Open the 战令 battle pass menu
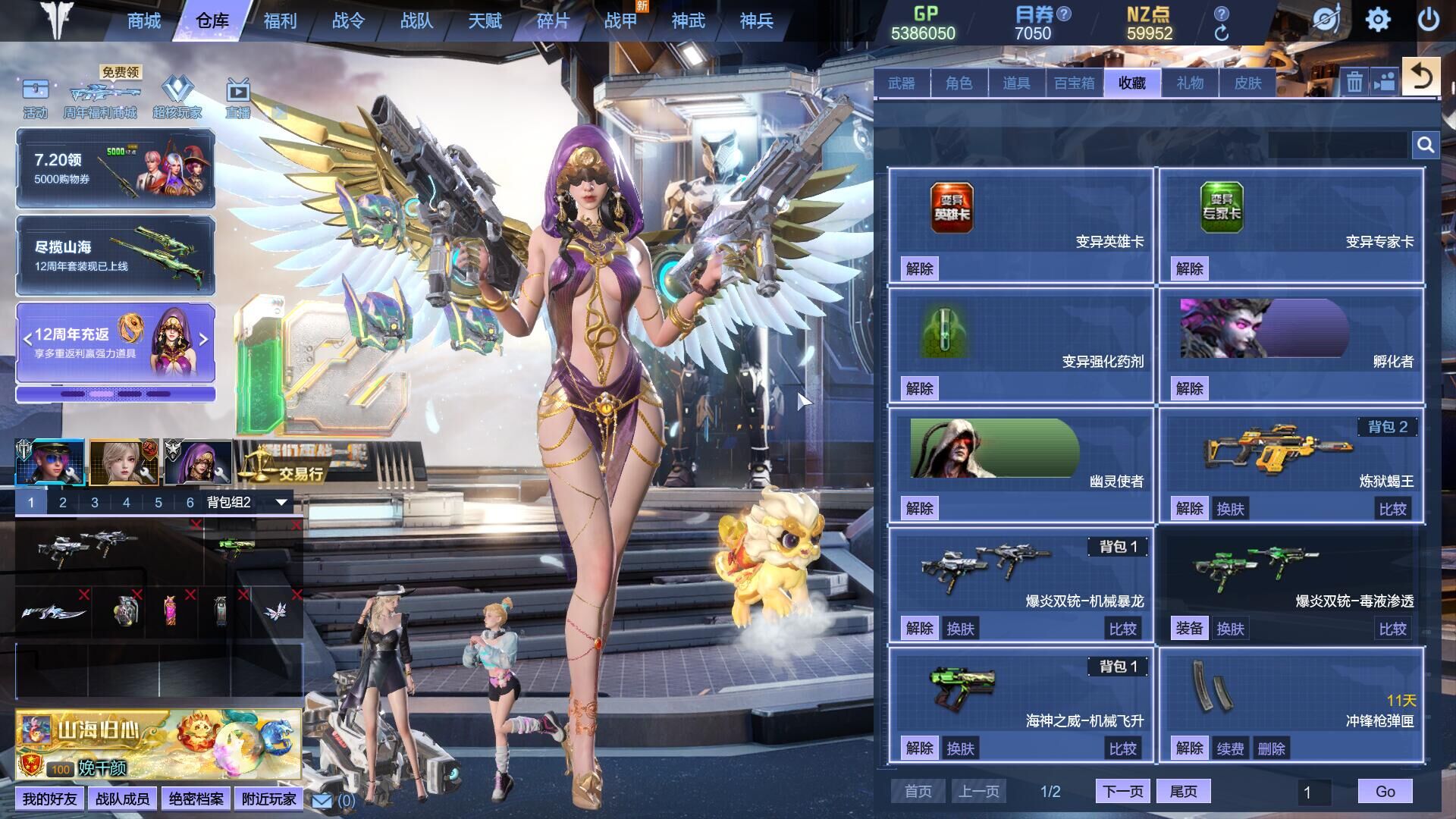Viewport: 1456px width, 819px height. pyautogui.click(x=348, y=21)
